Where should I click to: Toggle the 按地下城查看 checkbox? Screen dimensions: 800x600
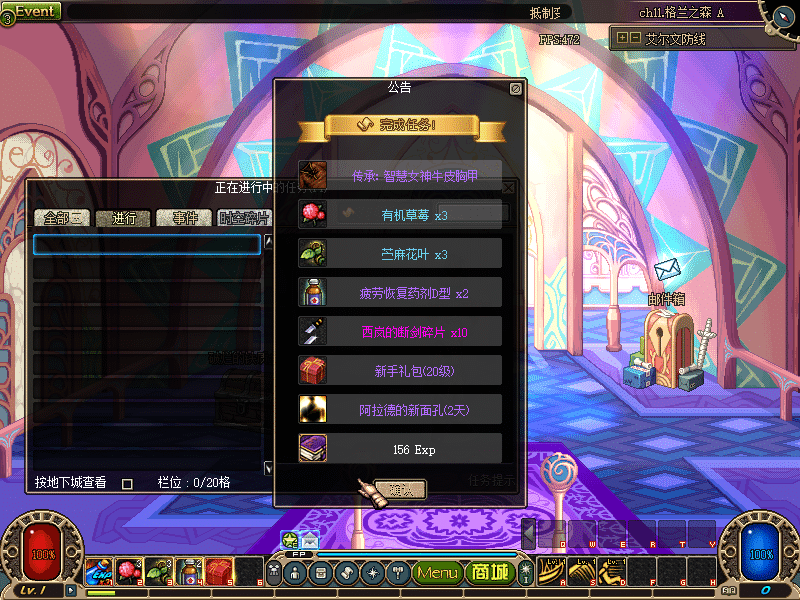[127, 483]
